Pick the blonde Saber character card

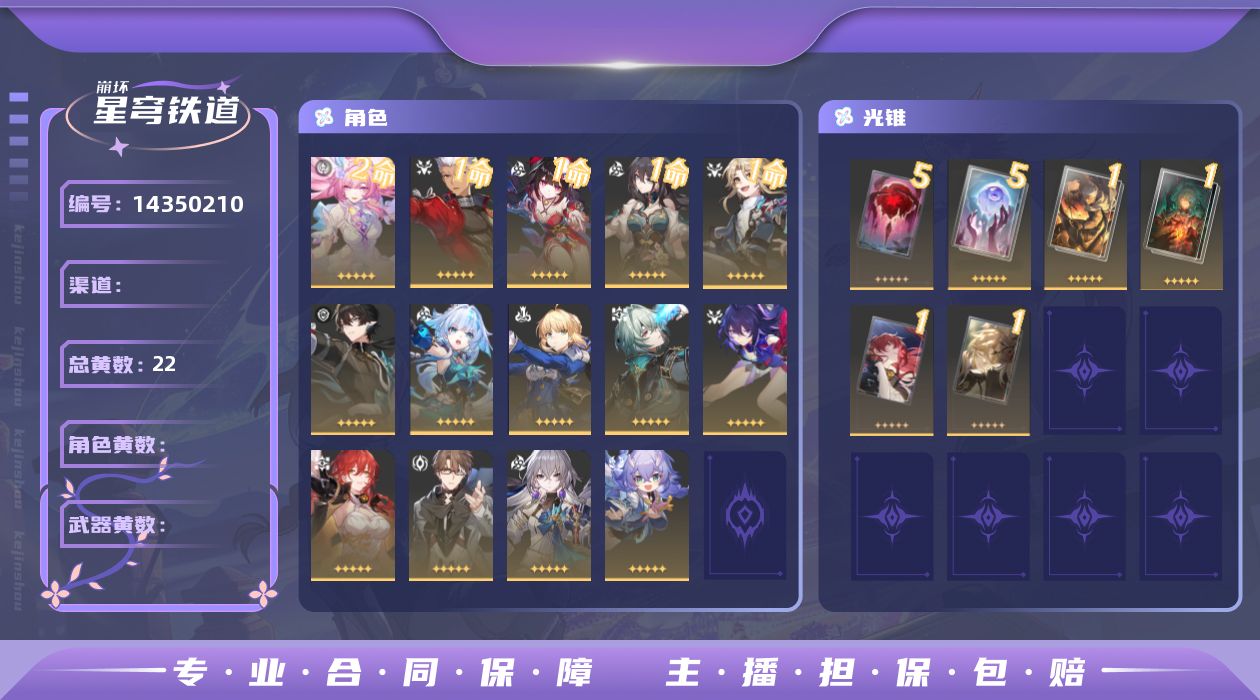point(549,370)
